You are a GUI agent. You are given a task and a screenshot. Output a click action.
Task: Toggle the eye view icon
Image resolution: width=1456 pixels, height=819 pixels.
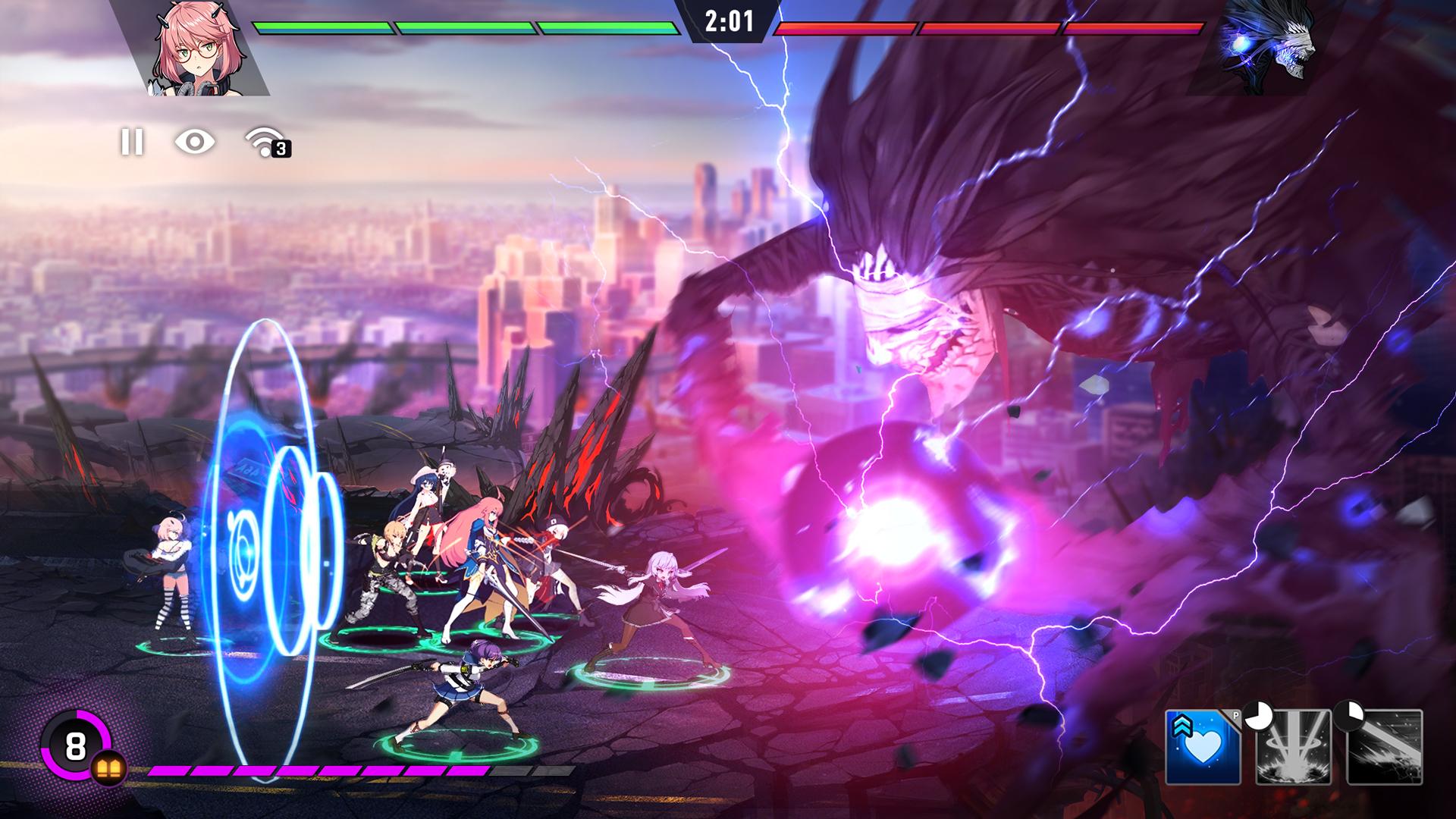click(x=195, y=142)
